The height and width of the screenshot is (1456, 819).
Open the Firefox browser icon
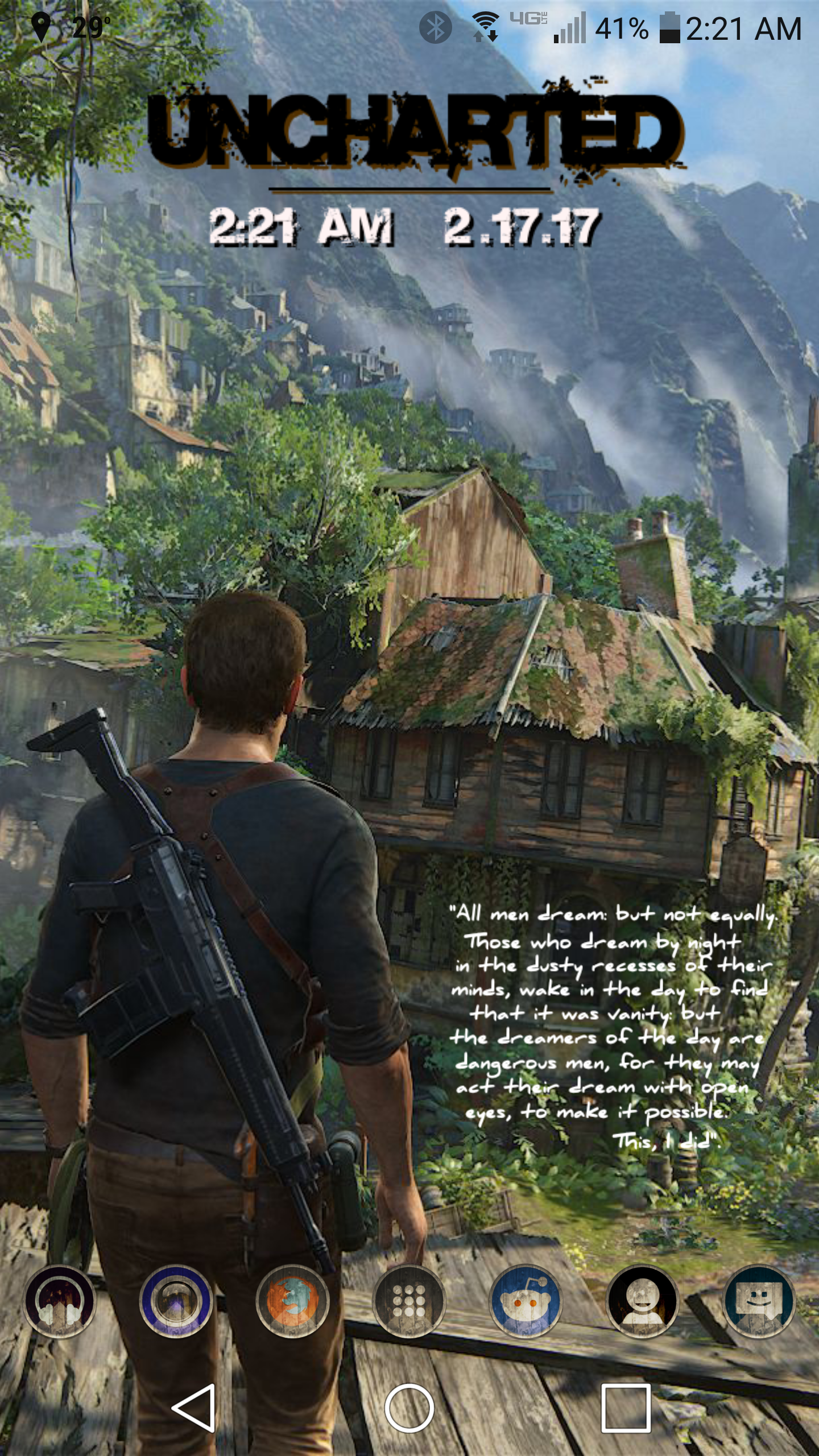(292, 1301)
